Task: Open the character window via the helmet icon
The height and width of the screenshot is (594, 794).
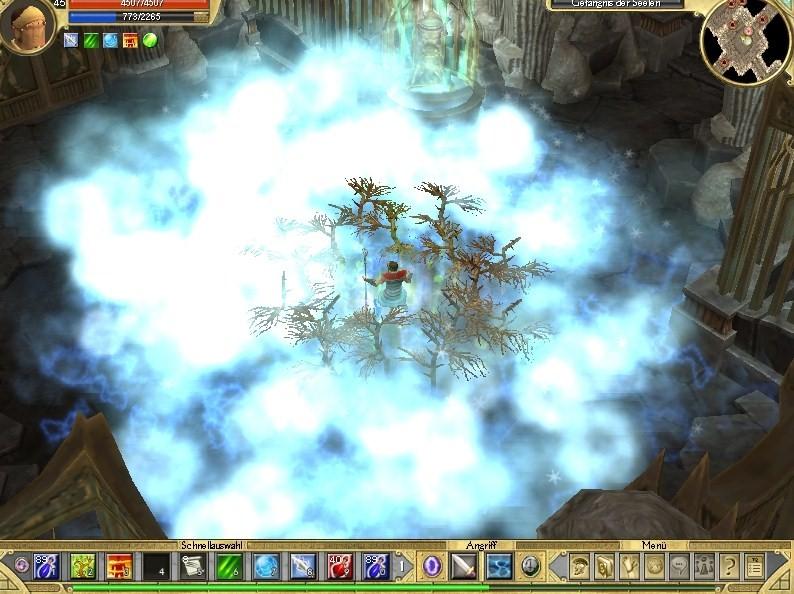Action: [580, 567]
